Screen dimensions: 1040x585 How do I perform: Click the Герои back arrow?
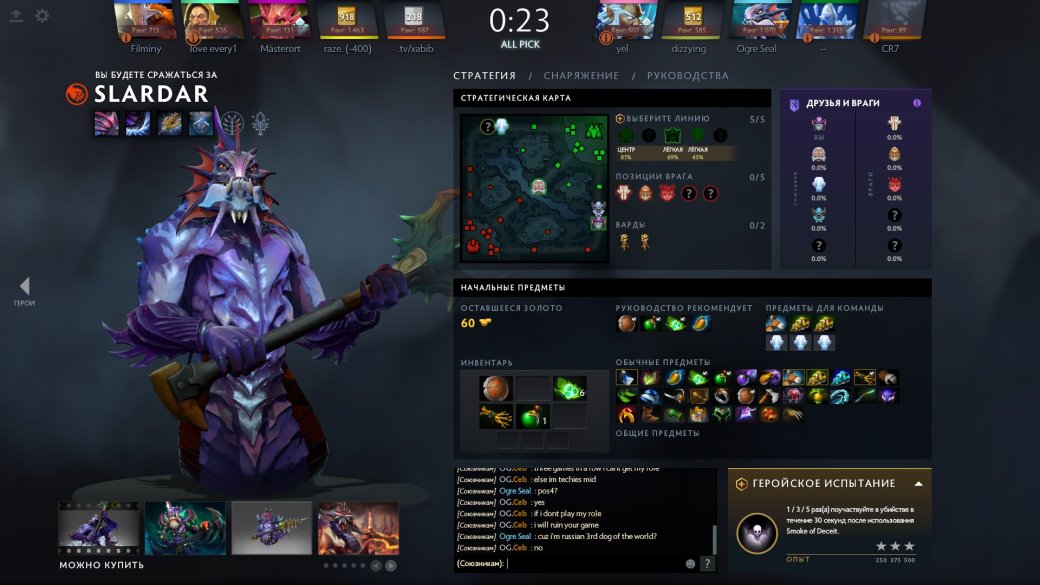coord(24,287)
